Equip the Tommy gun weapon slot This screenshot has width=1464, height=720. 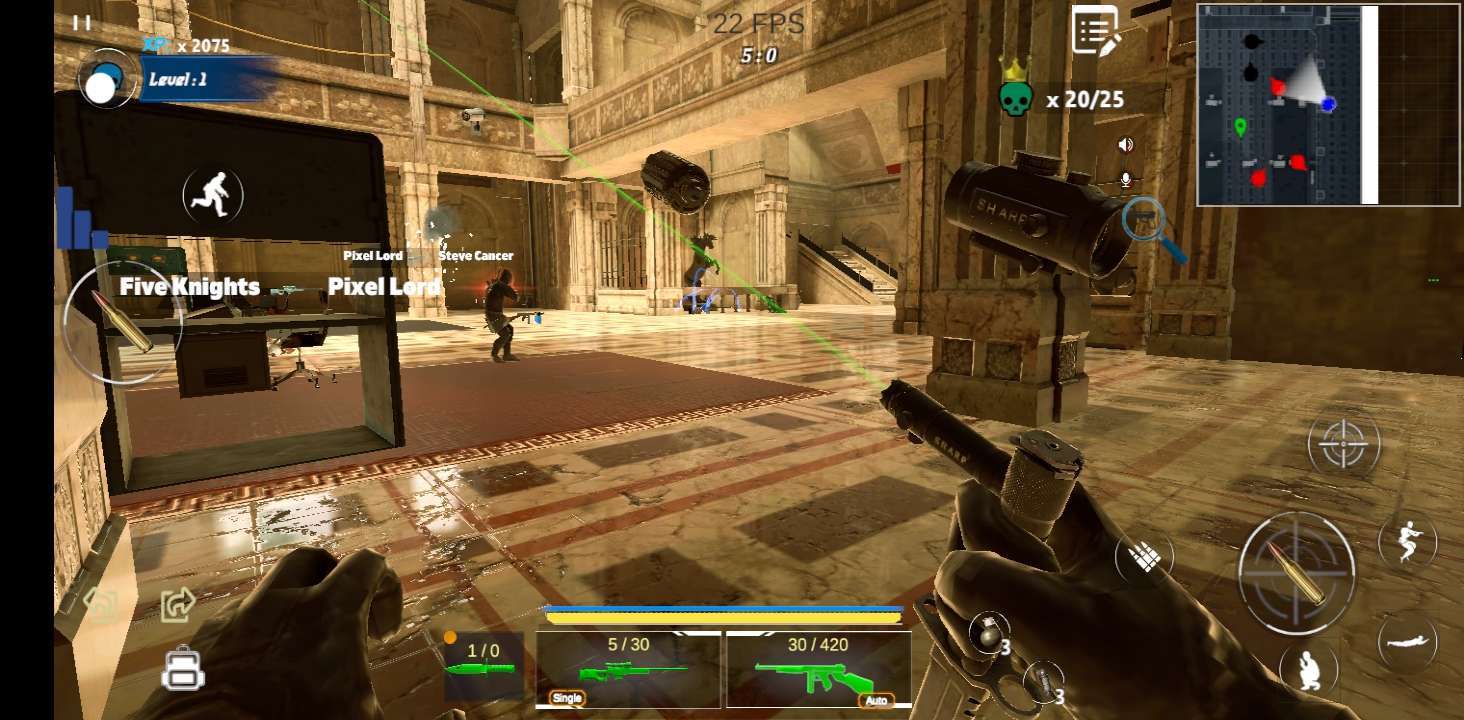click(818, 667)
